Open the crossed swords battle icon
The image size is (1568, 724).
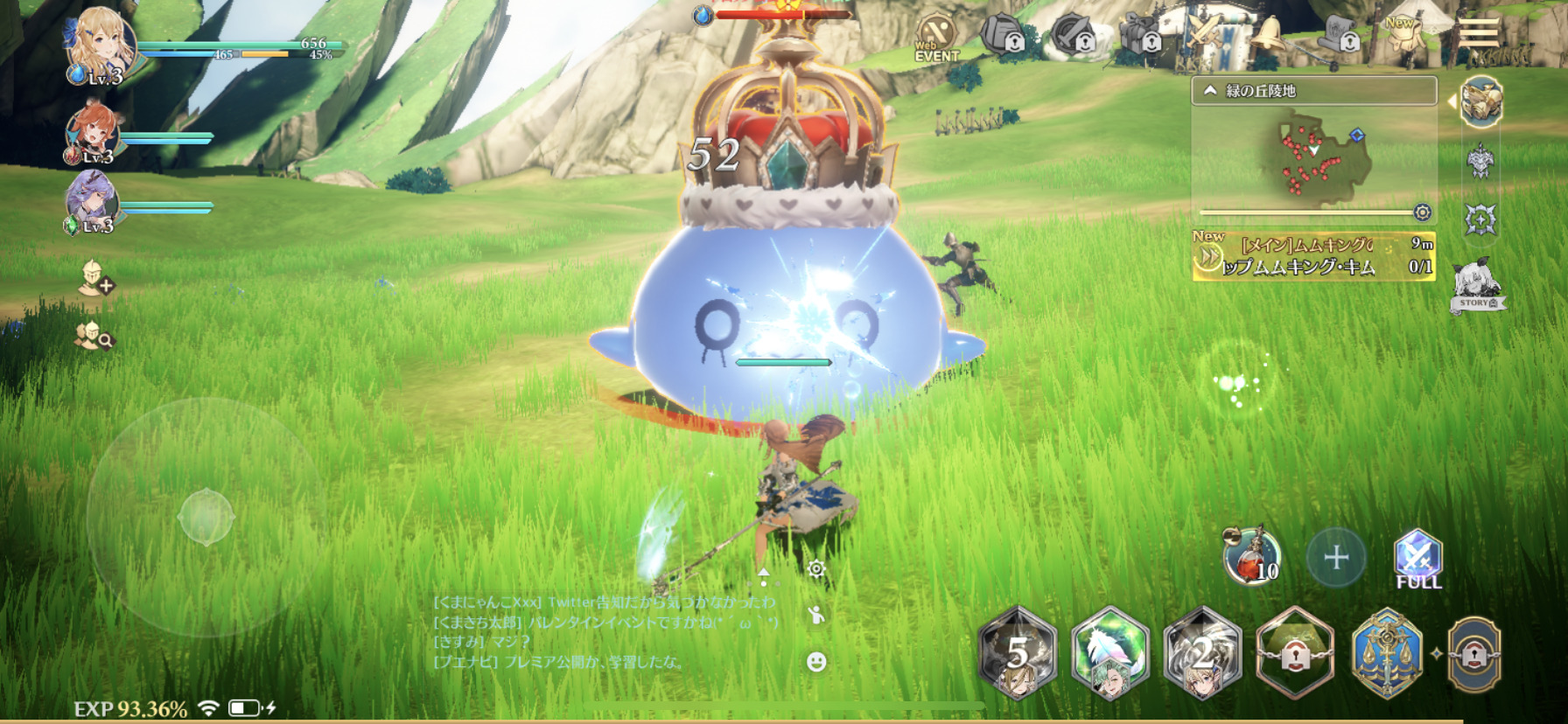pyautogui.click(x=1204, y=35)
